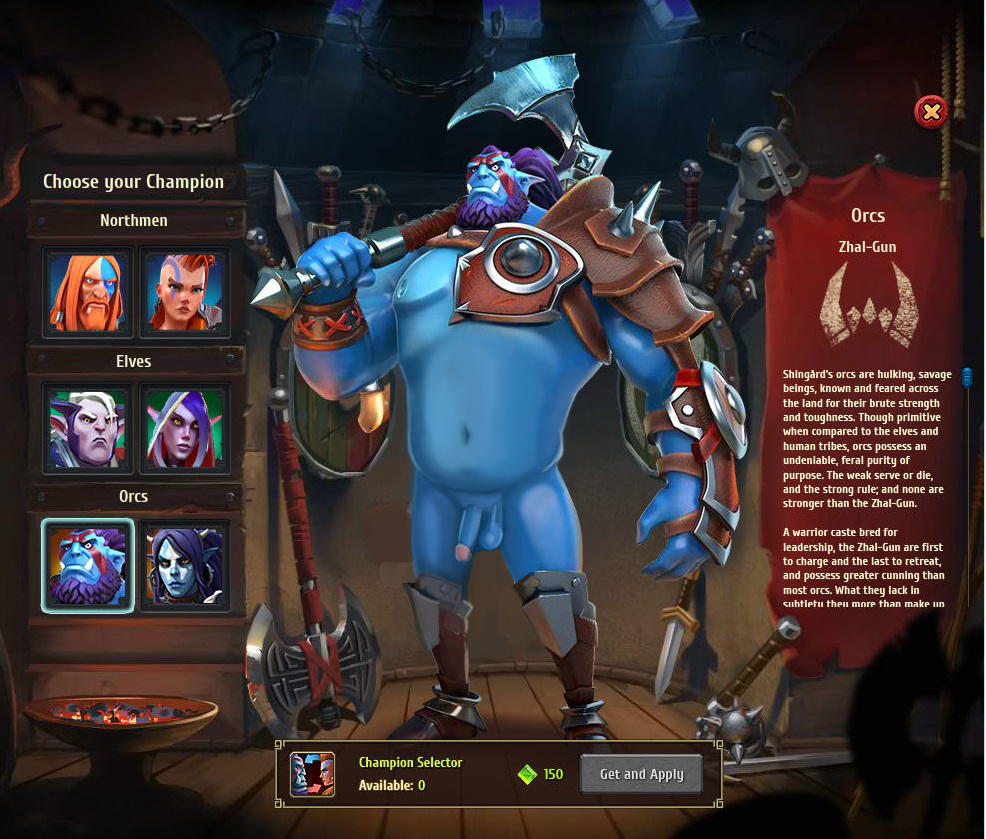Click the blue scrollbar beside Orcs description
986x839 pixels.
click(x=967, y=378)
